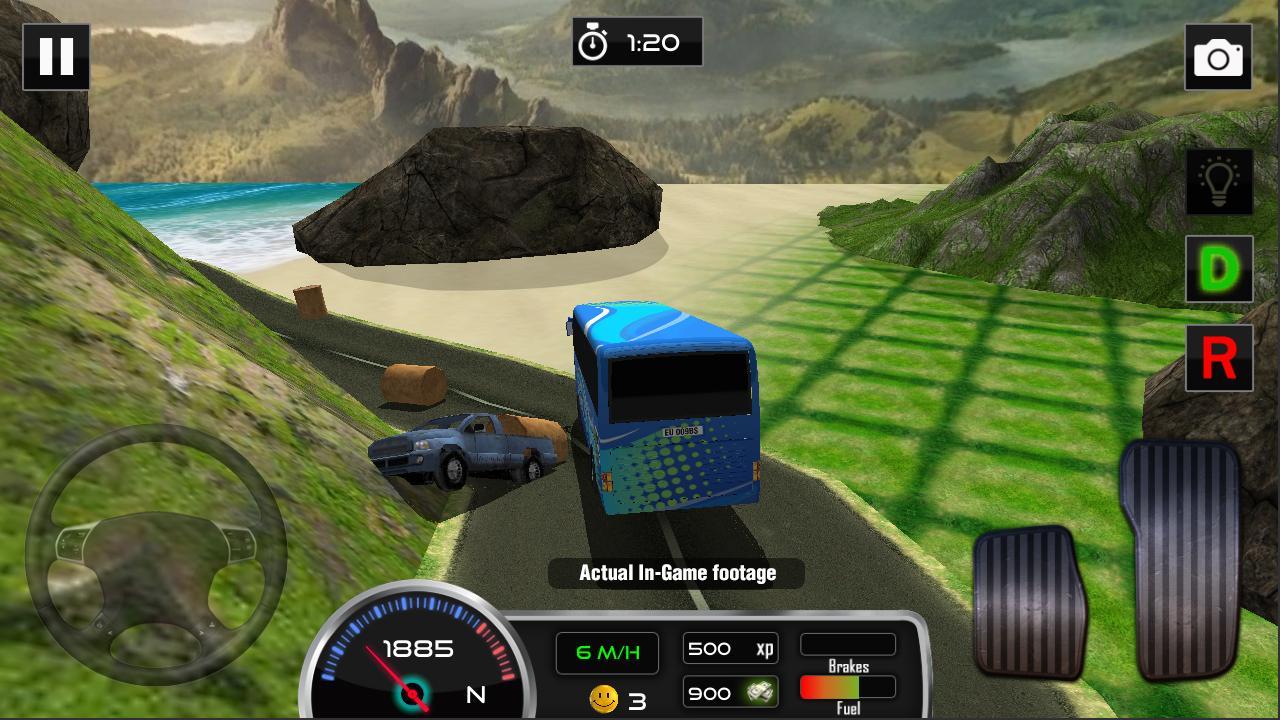Click the 500 xp counter
Image resolution: width=1280 pixels, height=720 pixels.
730,649
